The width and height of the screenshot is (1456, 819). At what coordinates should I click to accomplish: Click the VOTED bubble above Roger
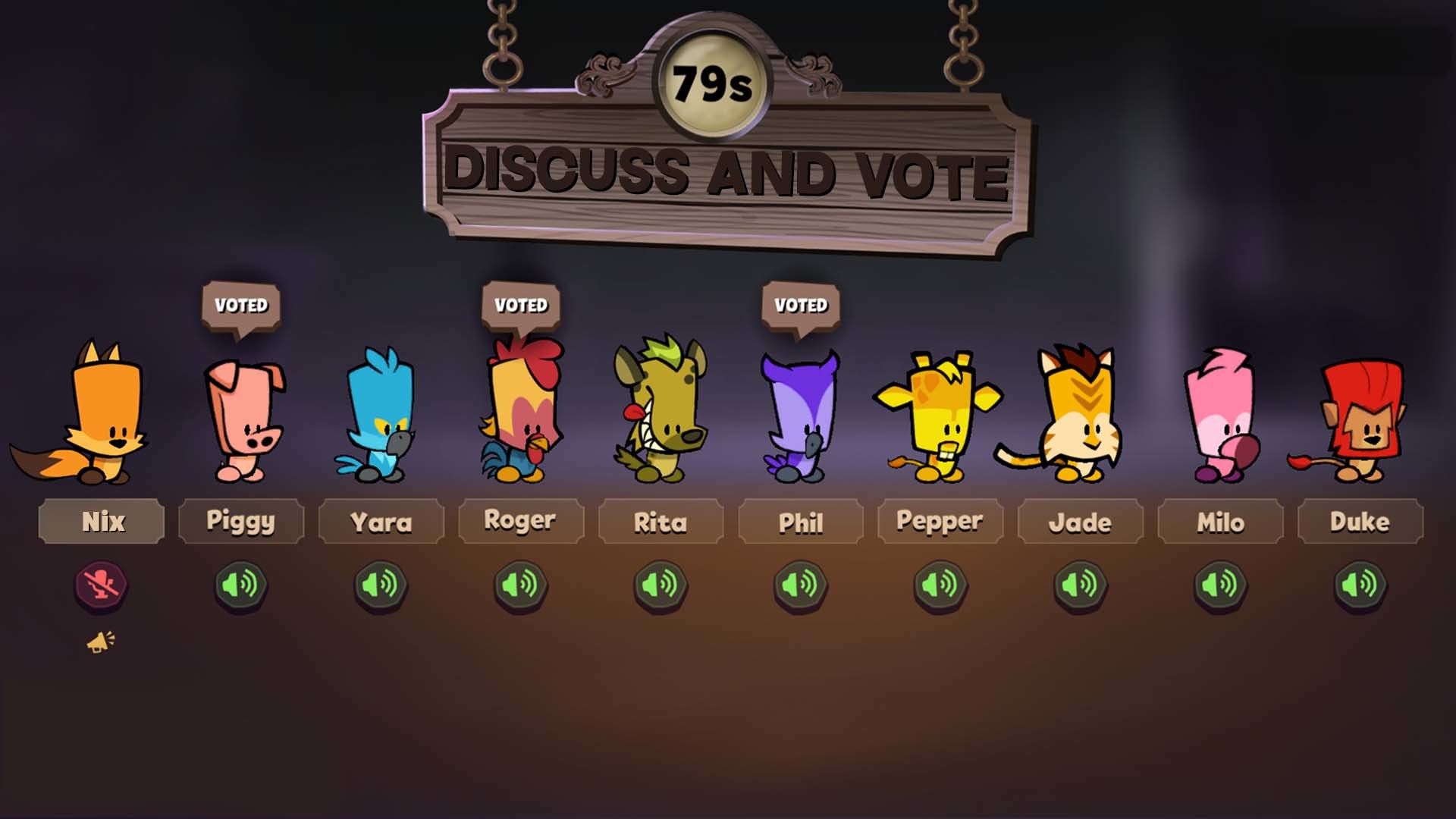521,306
